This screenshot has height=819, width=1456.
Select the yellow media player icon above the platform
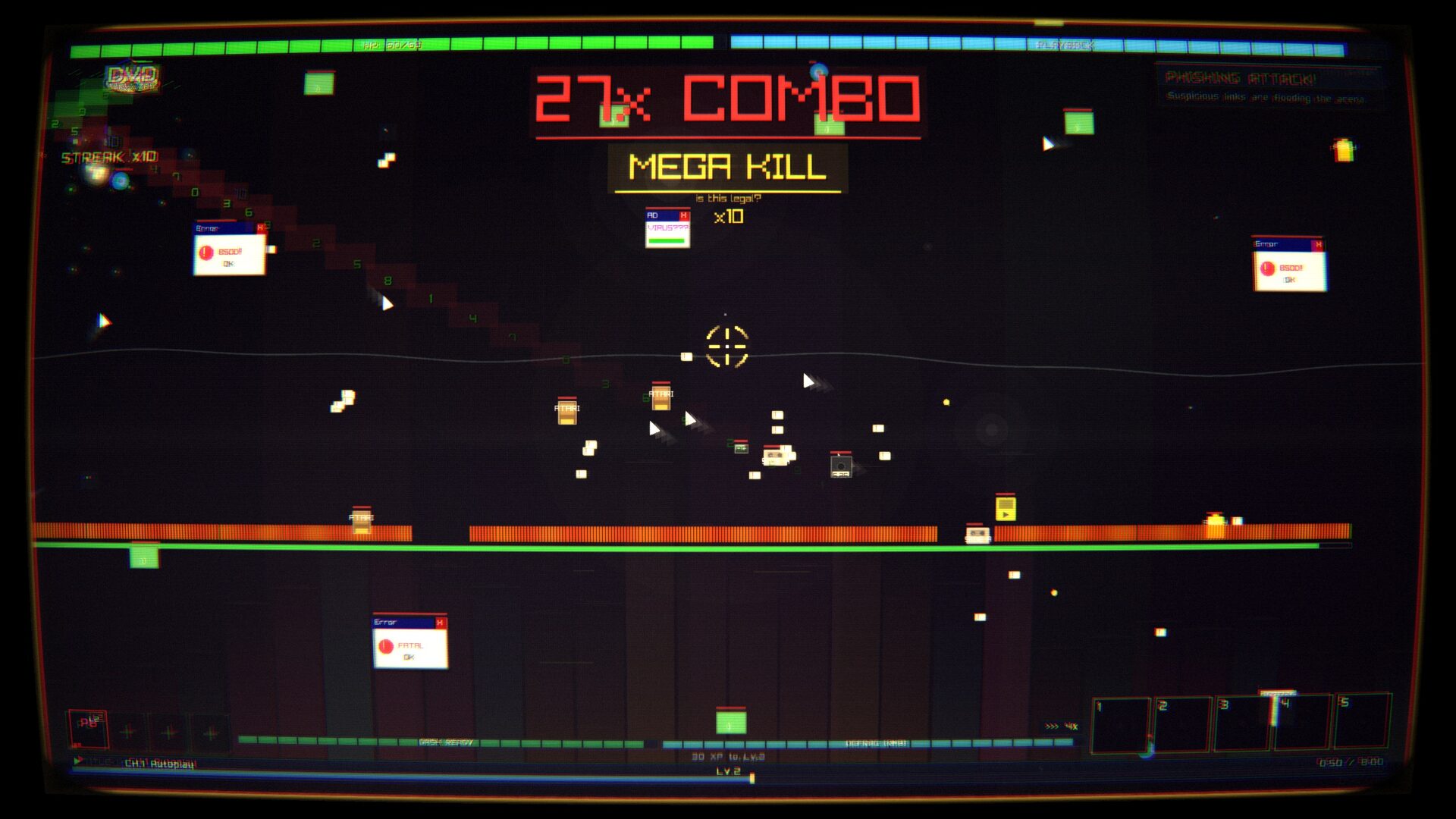point(1006,510)
